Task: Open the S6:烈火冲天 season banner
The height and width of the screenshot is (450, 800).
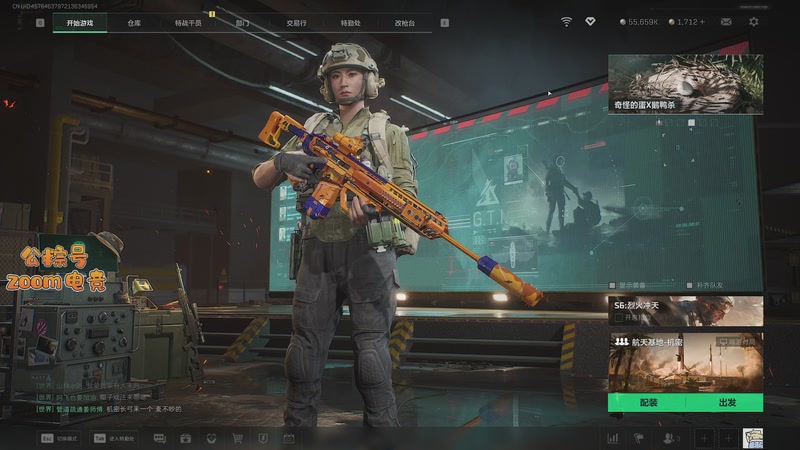Action: [x=685, y=310]
